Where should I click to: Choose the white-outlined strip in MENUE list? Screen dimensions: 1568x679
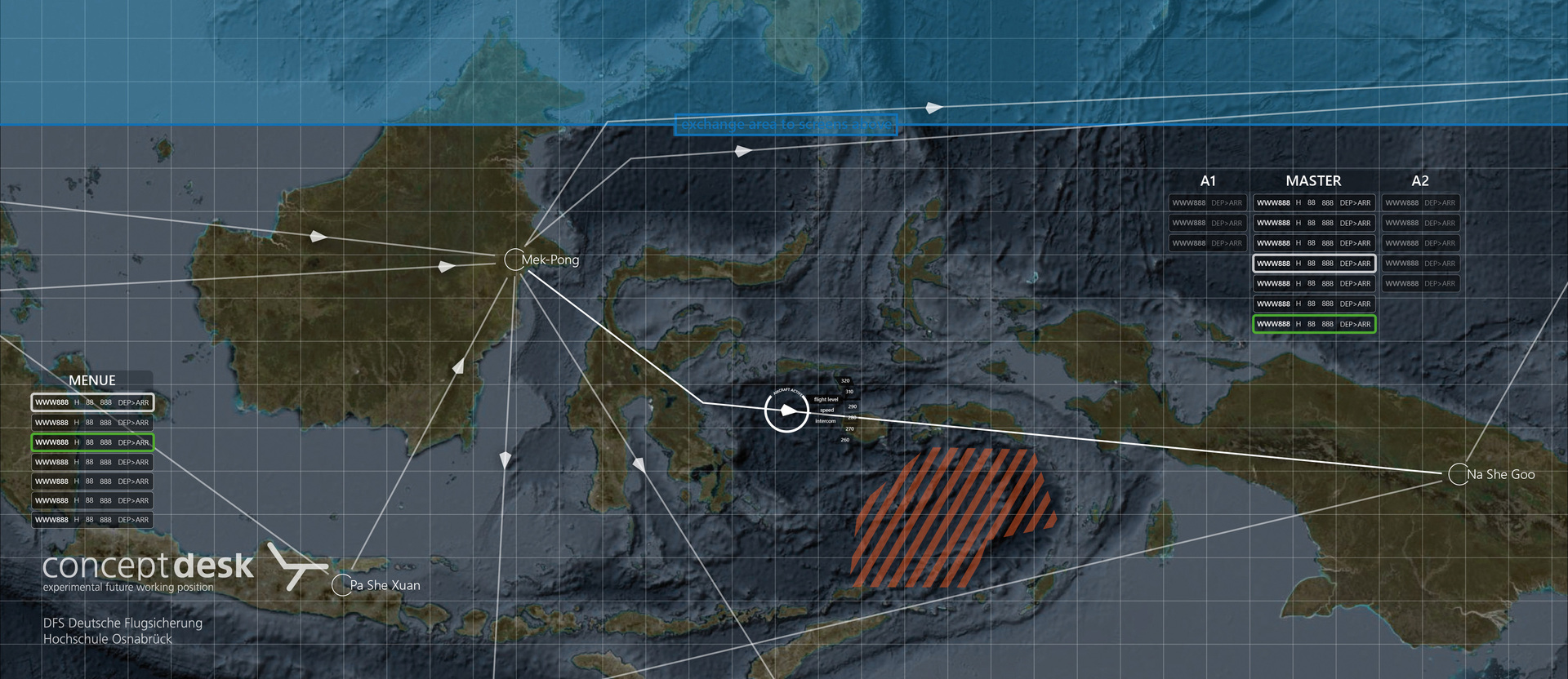pyautogui.click(x=92, y=402)
